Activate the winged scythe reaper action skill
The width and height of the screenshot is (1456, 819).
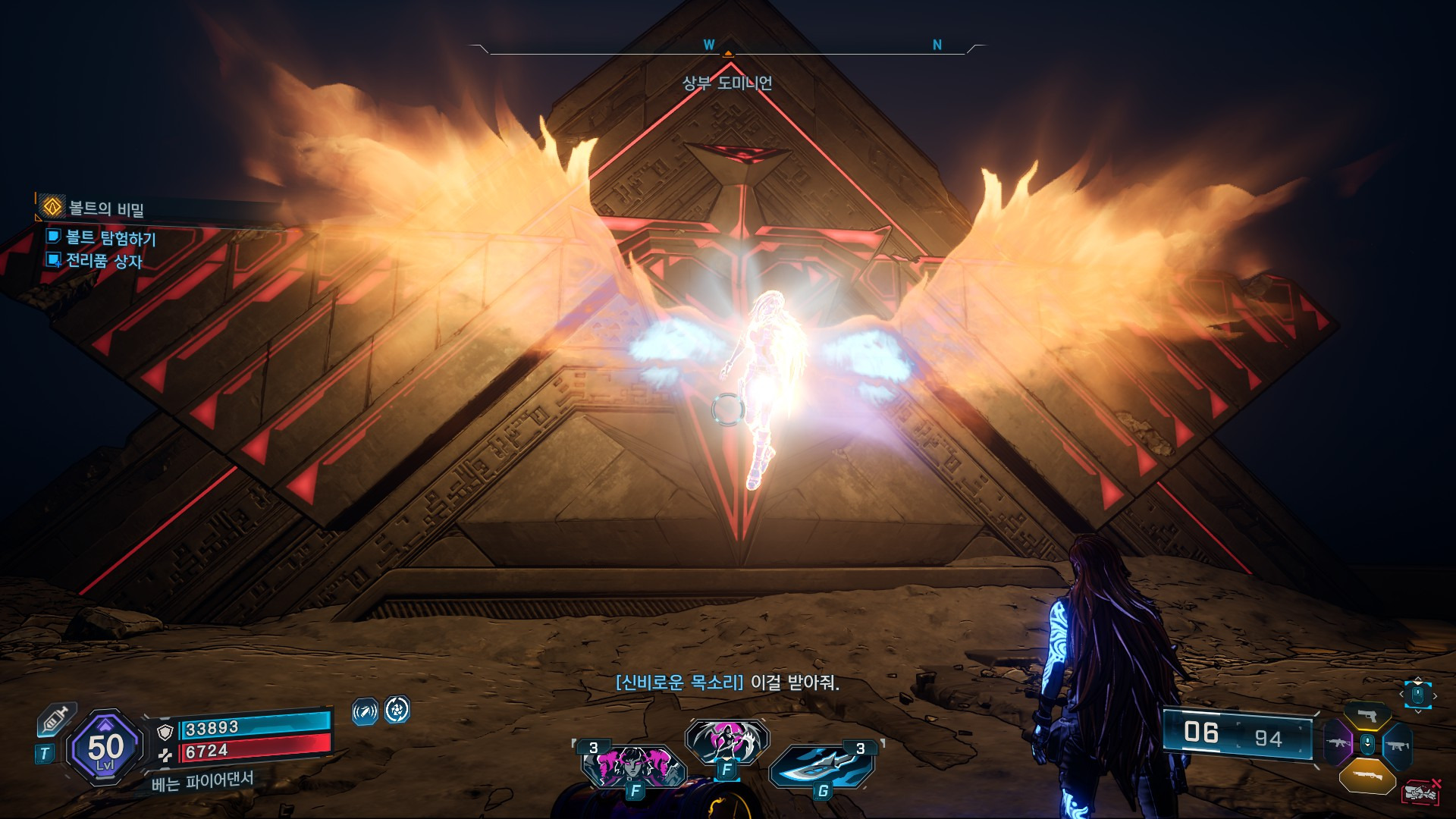[x=726, y=741]
